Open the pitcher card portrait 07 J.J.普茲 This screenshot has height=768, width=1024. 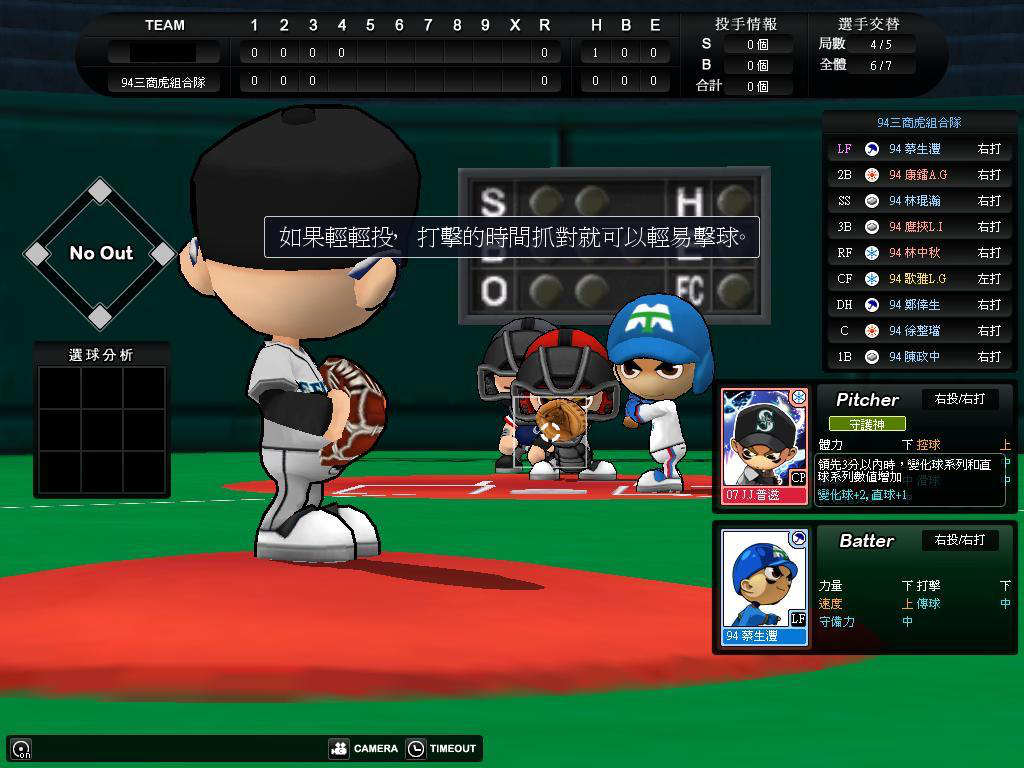(764, 445)
